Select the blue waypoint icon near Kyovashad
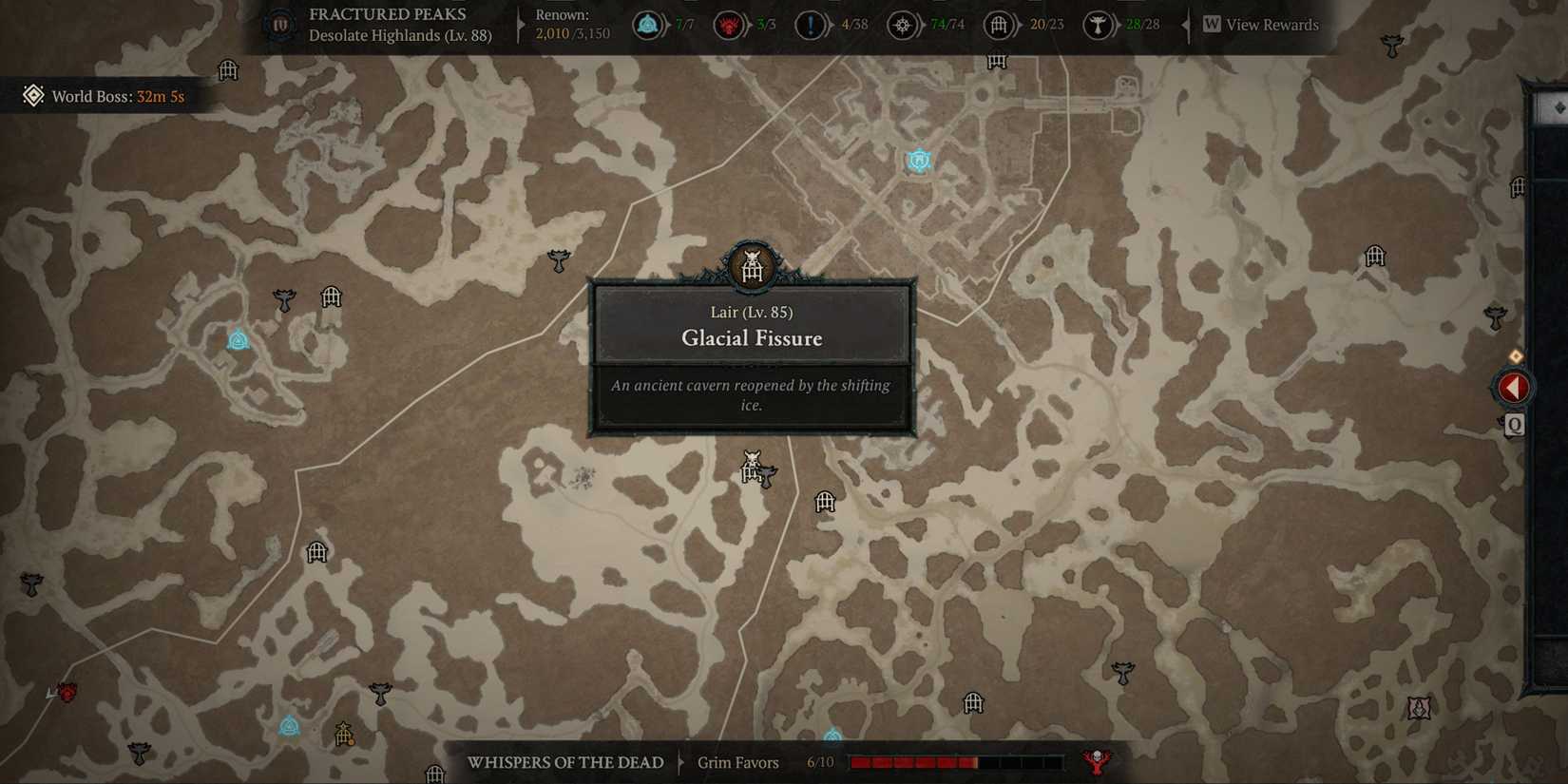The height and width of the screenshot is (784, 1568). (917, 160)
